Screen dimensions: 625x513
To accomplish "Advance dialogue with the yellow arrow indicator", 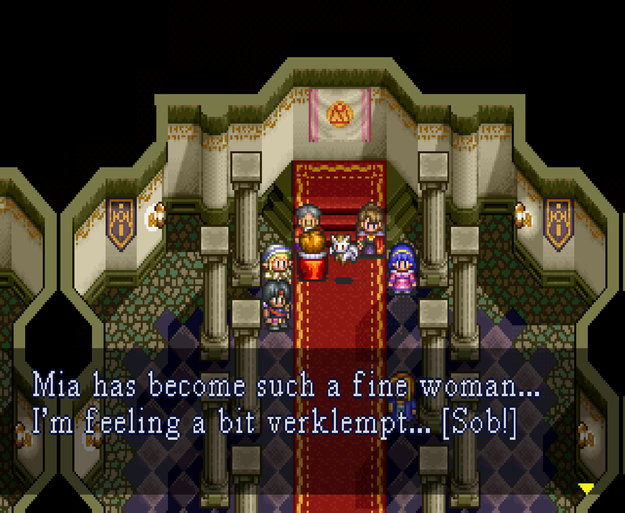I will pyautogui.click(x=587, y=488).
